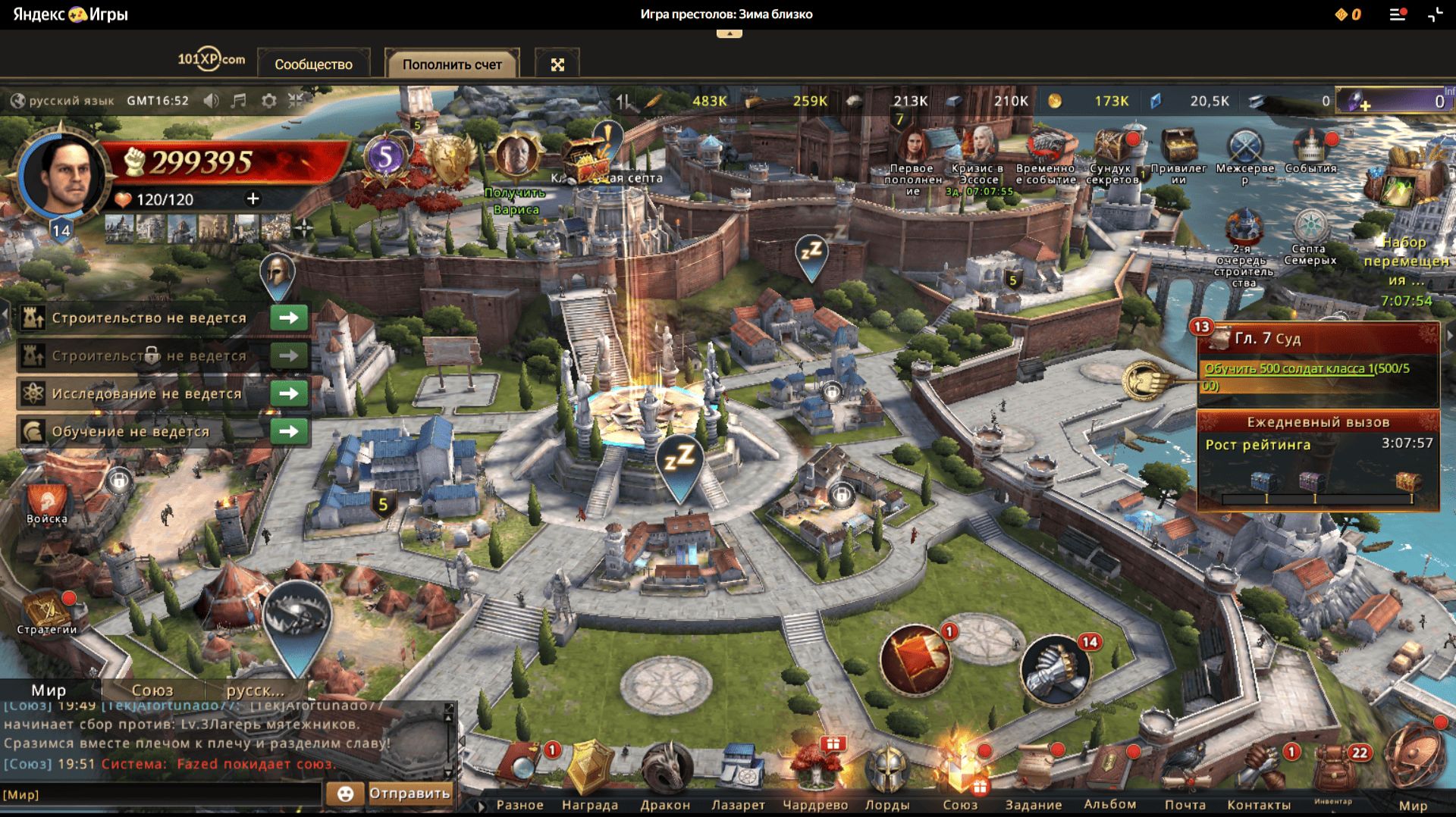The height and width of the screenshot is (817, 1456).
Task: Open the Лорды menu
Action: (x=886, y=775)
